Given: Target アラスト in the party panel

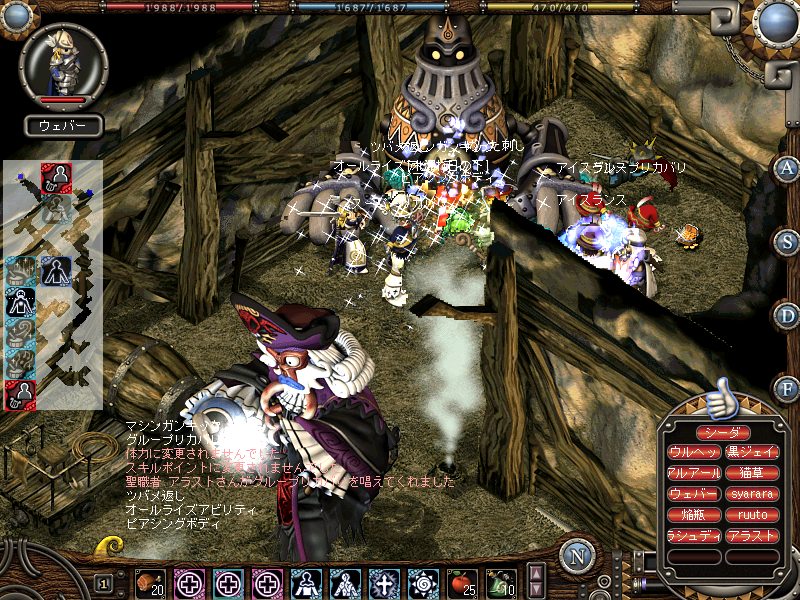Looking at the screenshot, I should 745,536.
